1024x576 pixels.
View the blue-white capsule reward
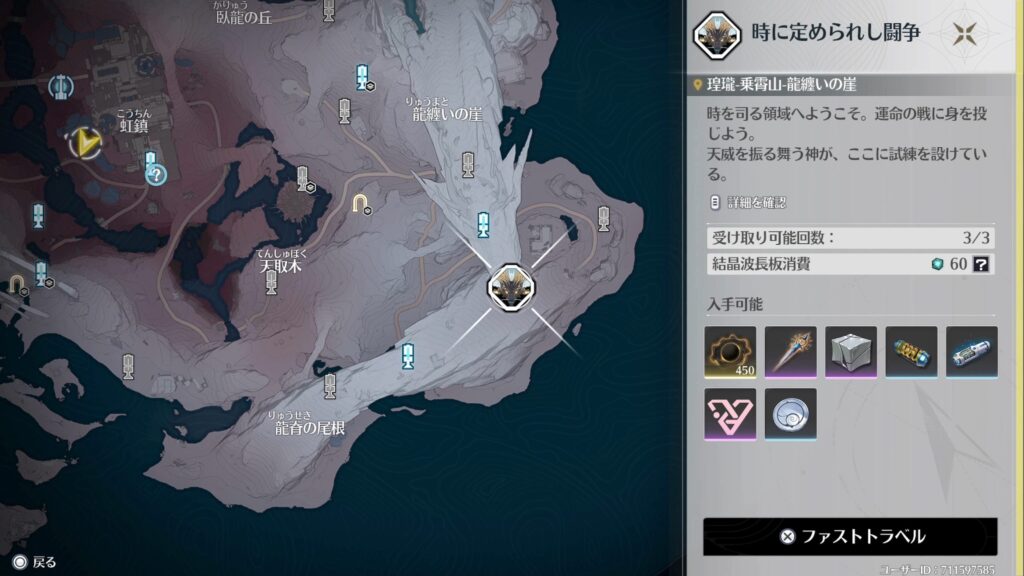971,352
